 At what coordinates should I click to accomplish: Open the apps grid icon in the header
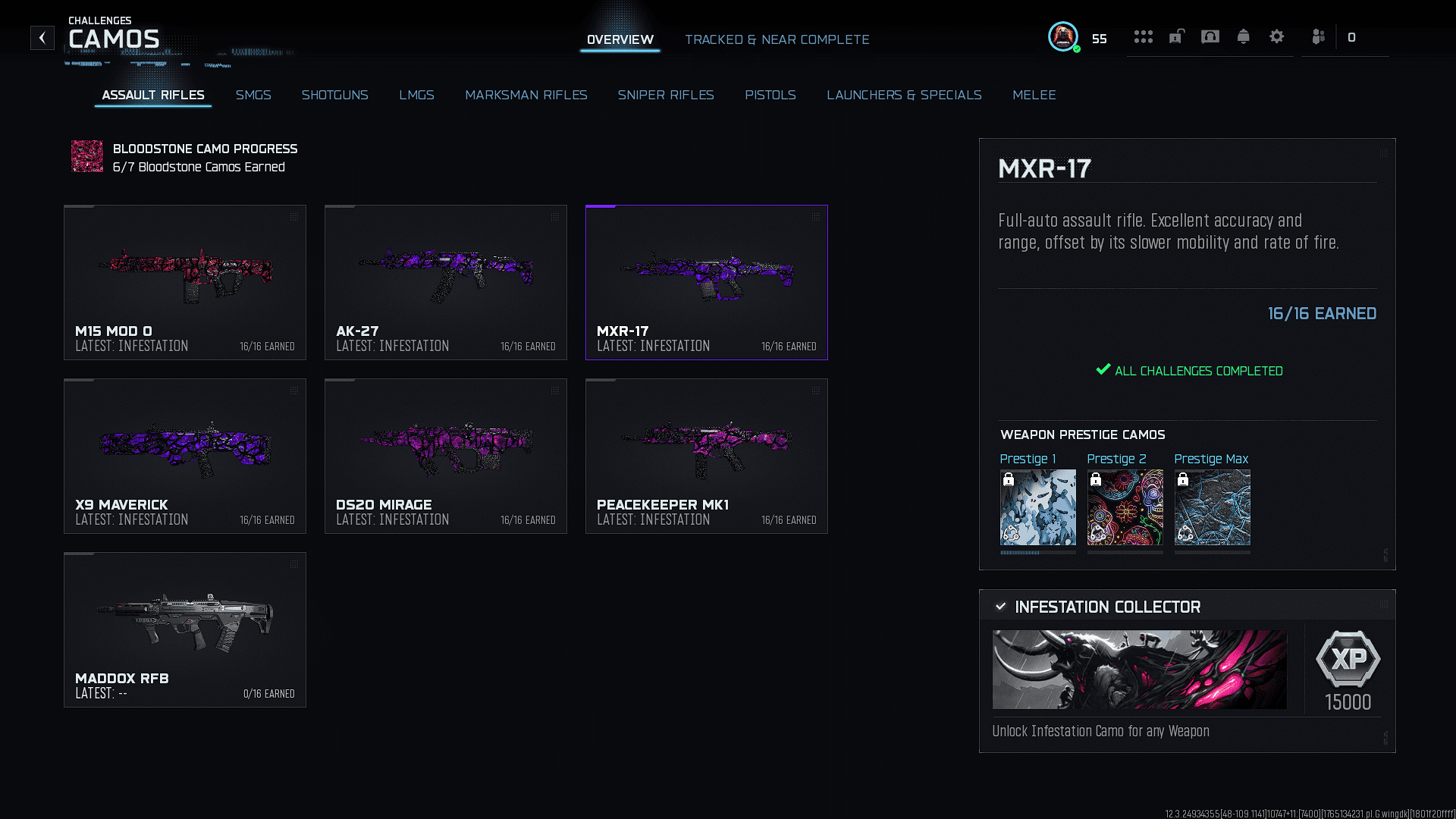(x=1144, y=36)
